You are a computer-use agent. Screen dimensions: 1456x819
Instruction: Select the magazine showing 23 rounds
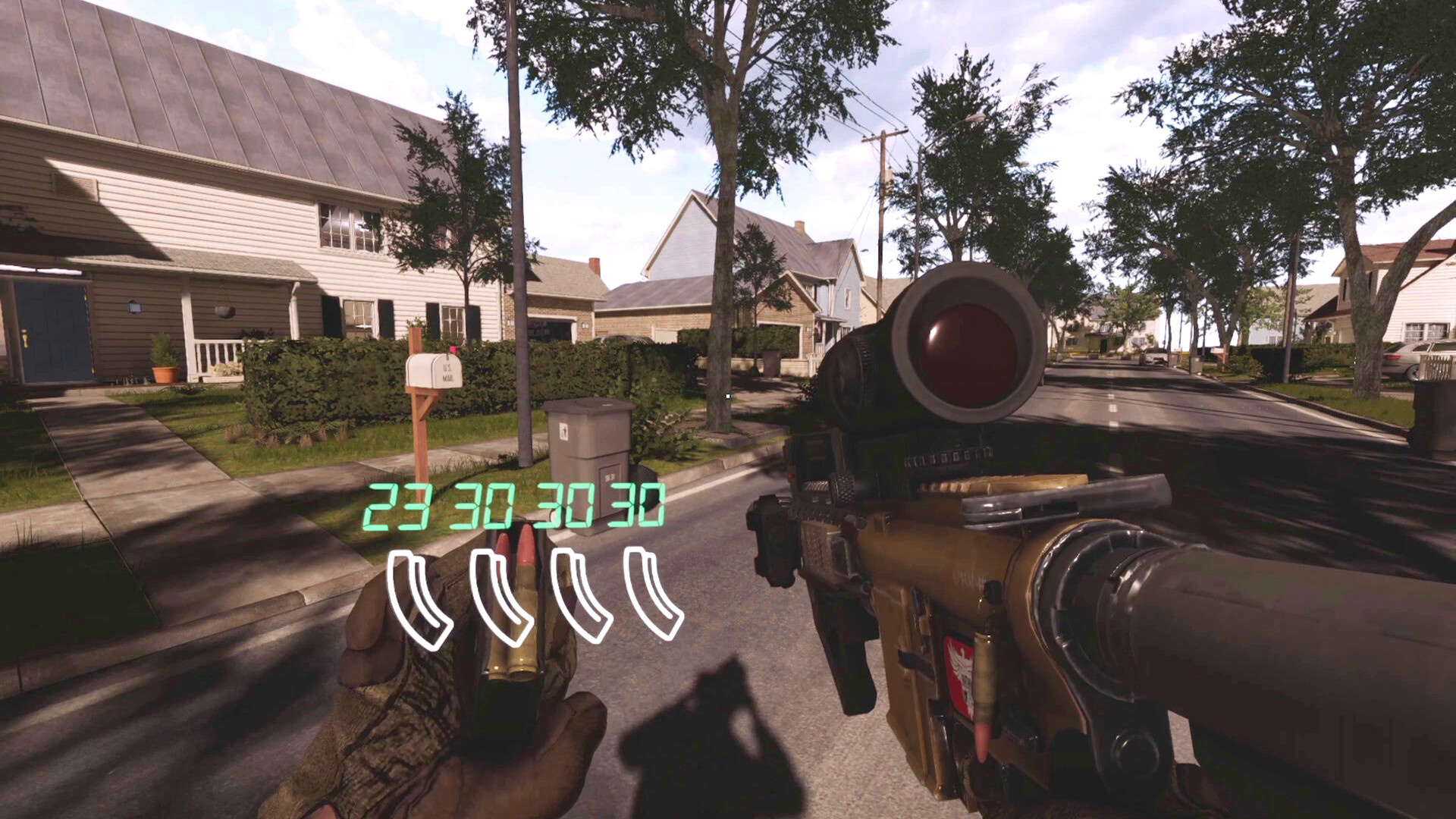point(416,595)
